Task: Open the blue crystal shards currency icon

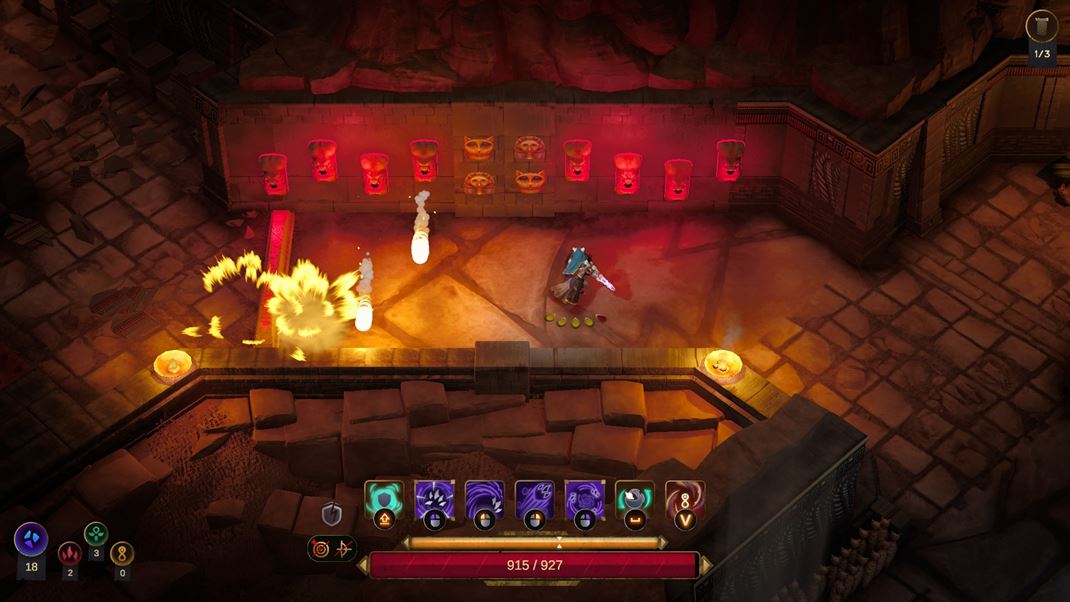Action: (31, 540)
